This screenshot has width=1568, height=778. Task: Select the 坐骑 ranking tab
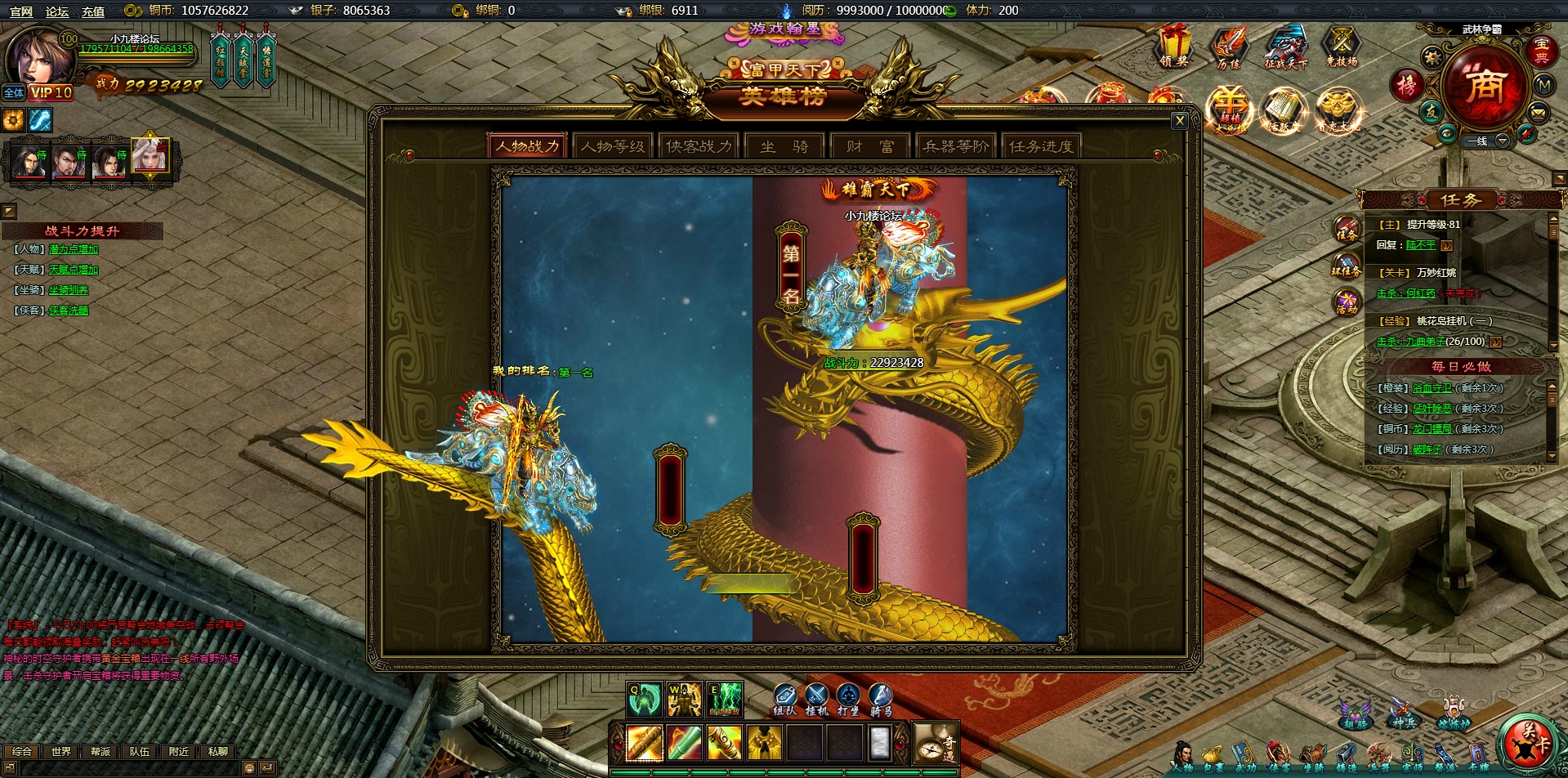click(784, 146)
